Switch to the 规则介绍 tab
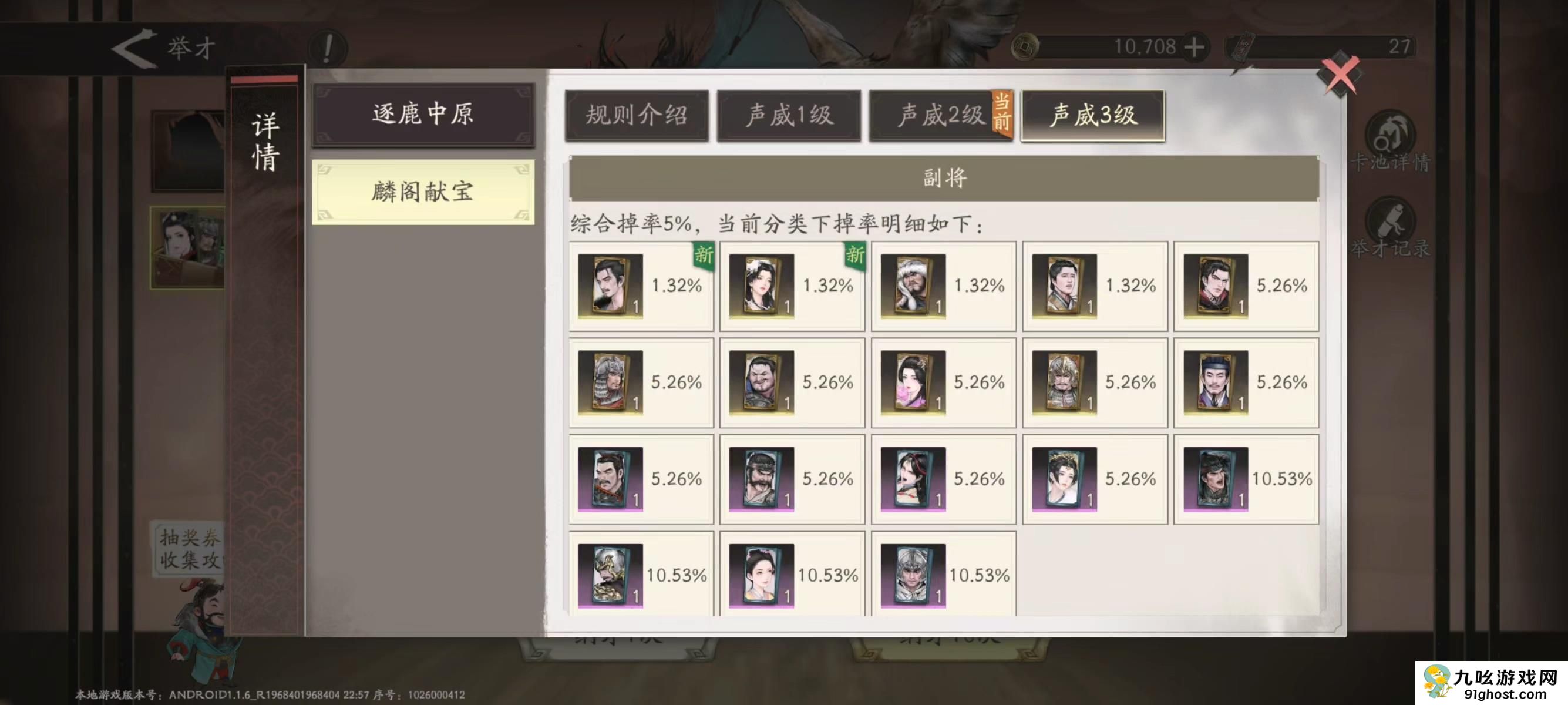 pos(638,115)
